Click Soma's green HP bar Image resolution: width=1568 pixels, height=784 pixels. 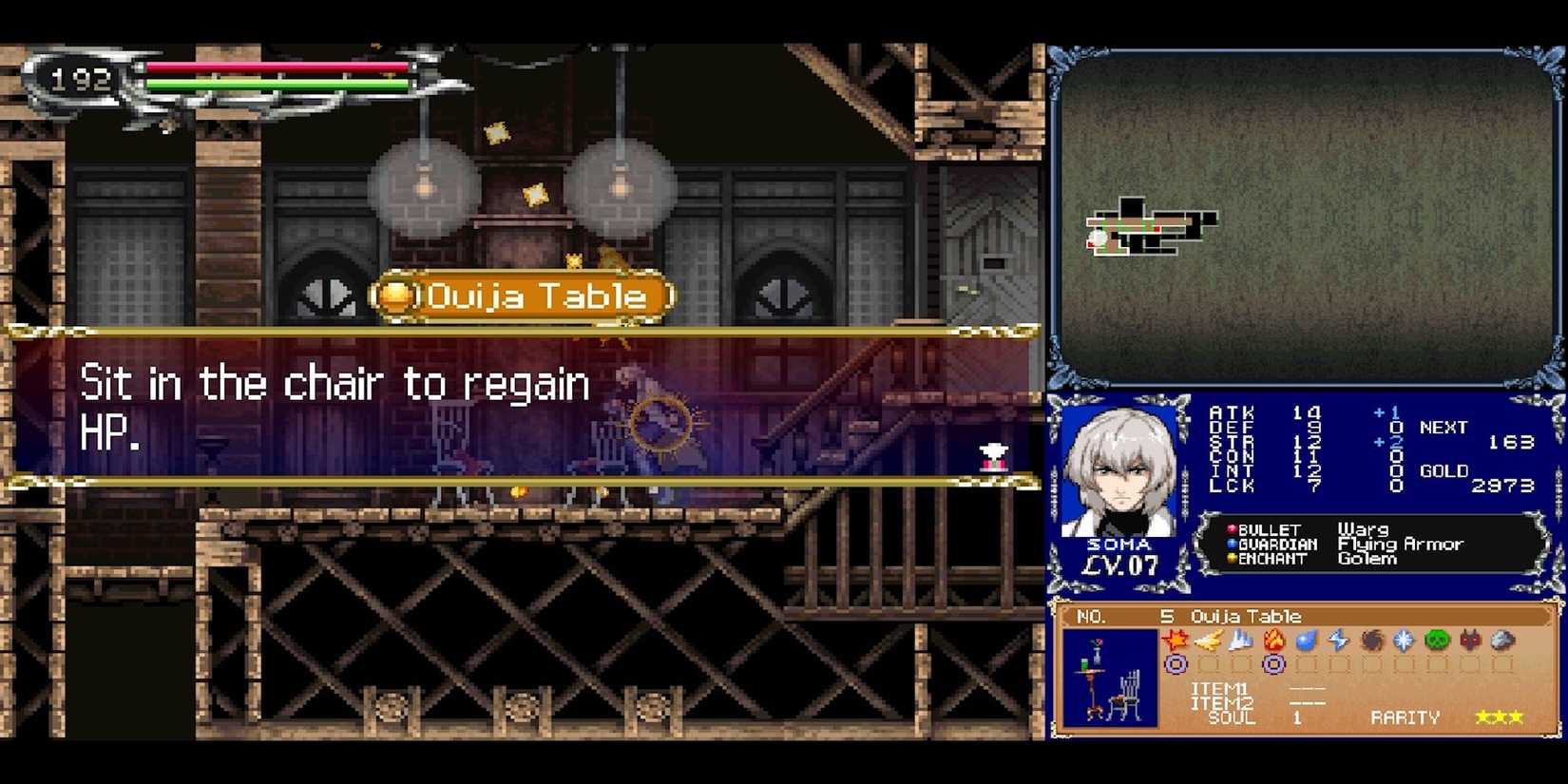276,83
